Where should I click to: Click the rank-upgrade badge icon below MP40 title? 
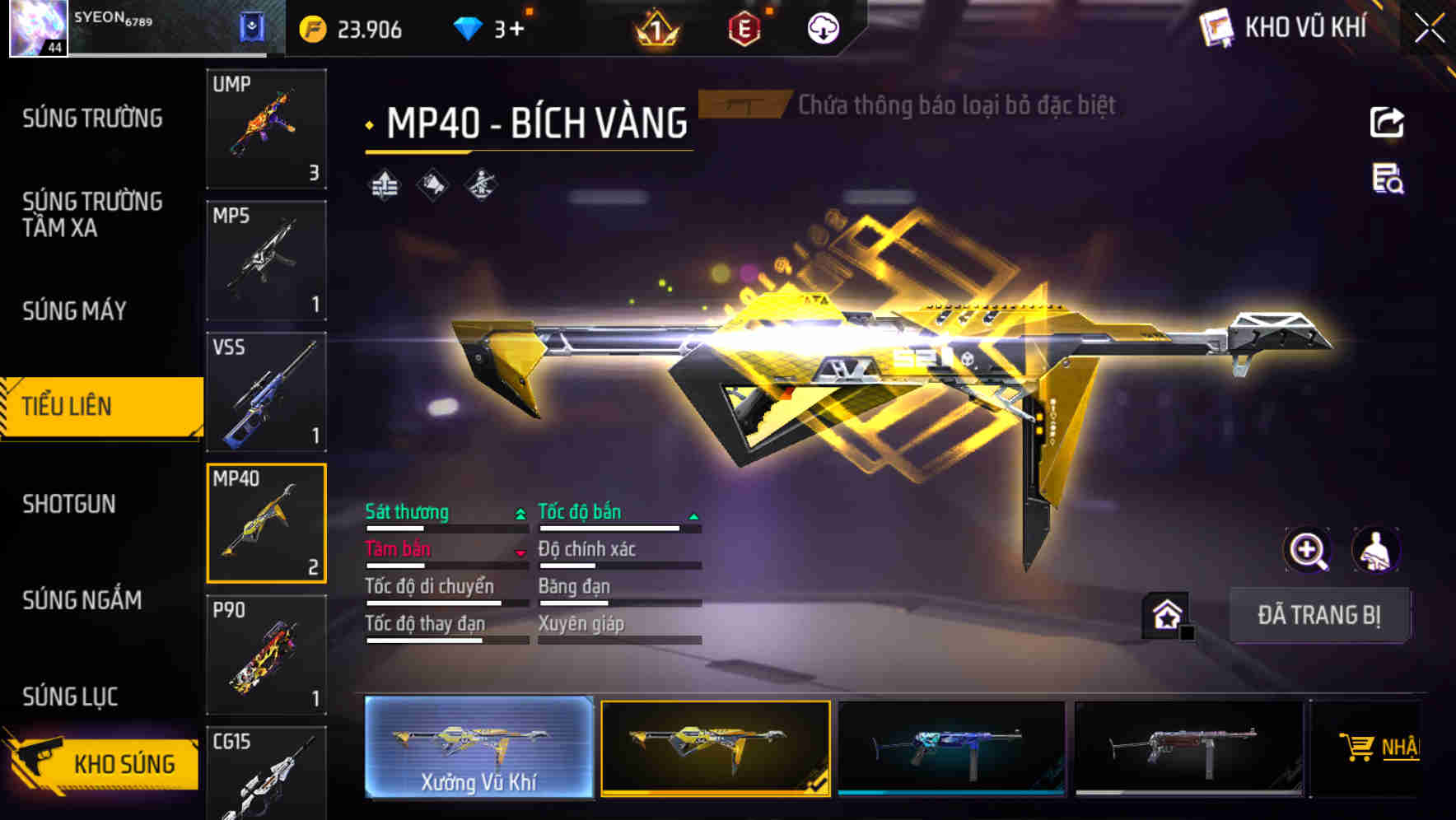[384, 186]
